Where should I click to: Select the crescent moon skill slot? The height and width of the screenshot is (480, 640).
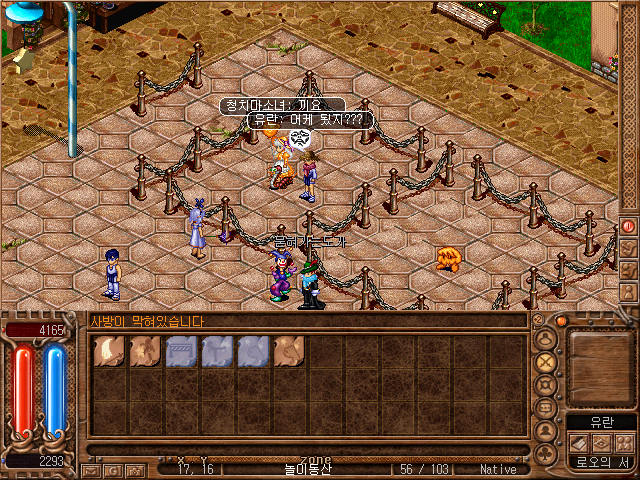pyautogui.click(x=108, y=352)
